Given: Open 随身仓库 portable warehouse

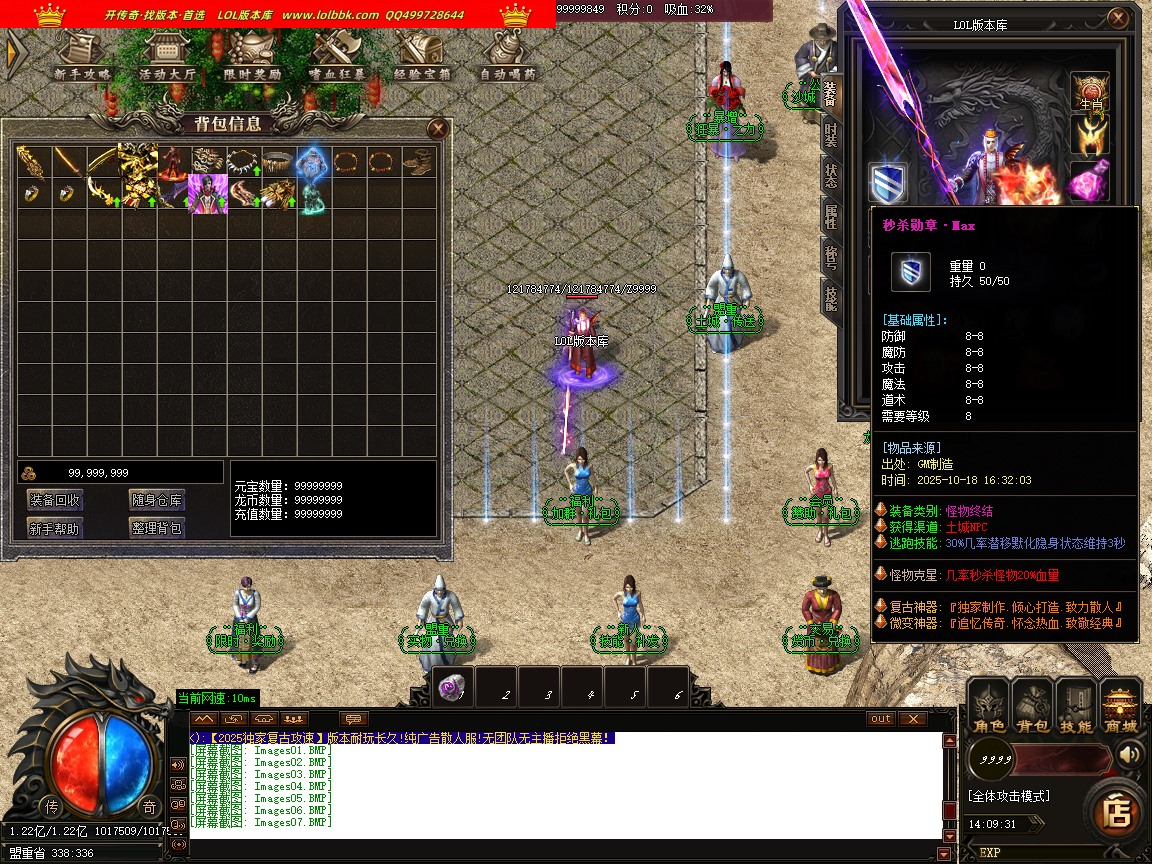Looking at the screenshot, I should [x=157, y=501].
